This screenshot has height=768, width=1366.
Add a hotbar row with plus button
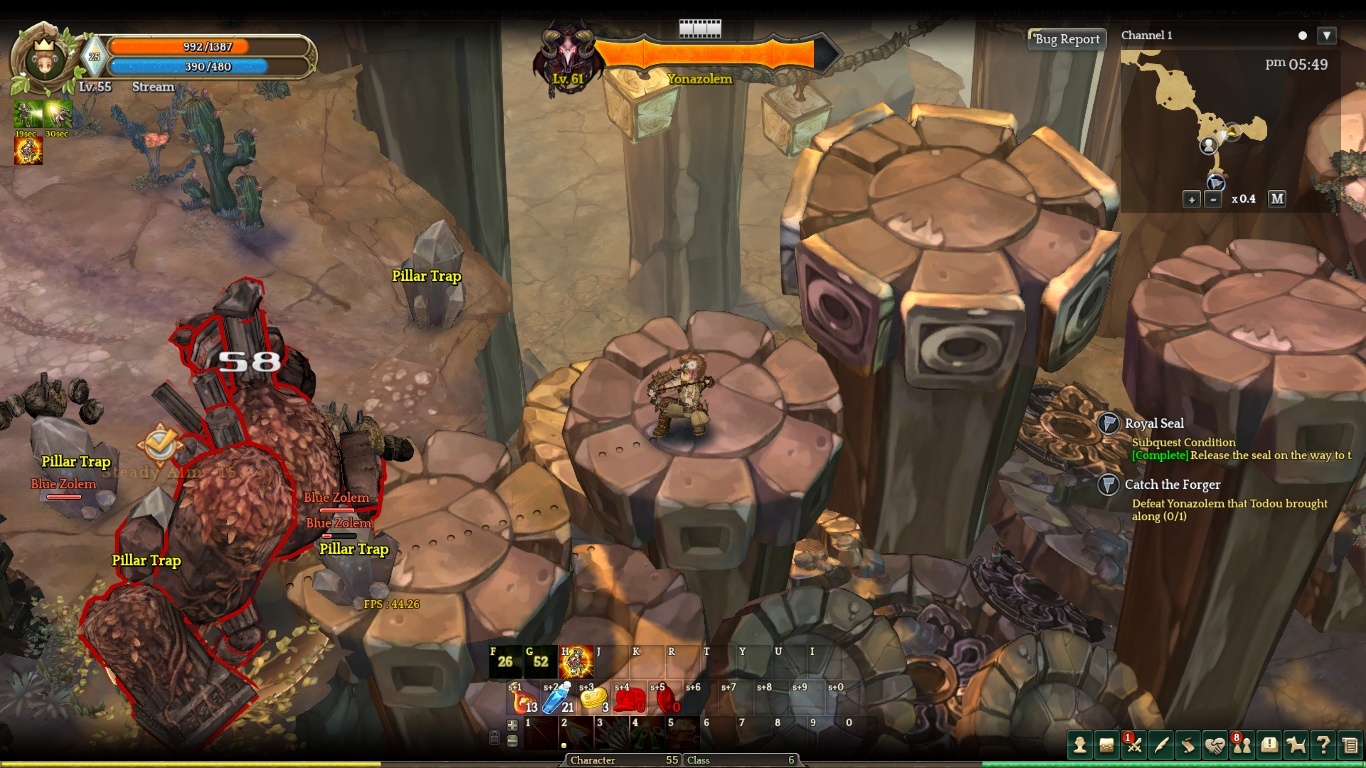(512, 725)
